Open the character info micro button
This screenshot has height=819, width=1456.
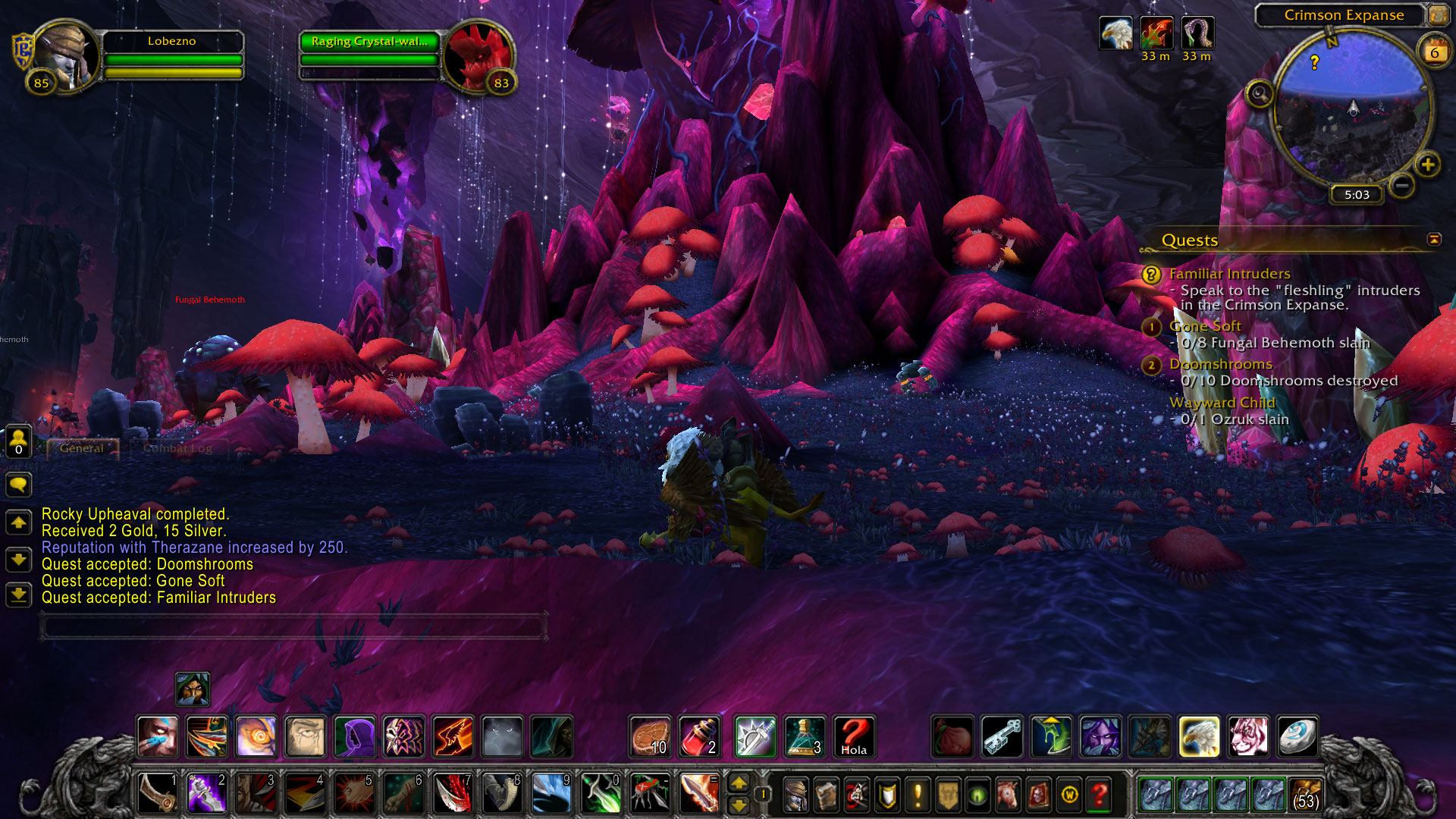[795, 795]
